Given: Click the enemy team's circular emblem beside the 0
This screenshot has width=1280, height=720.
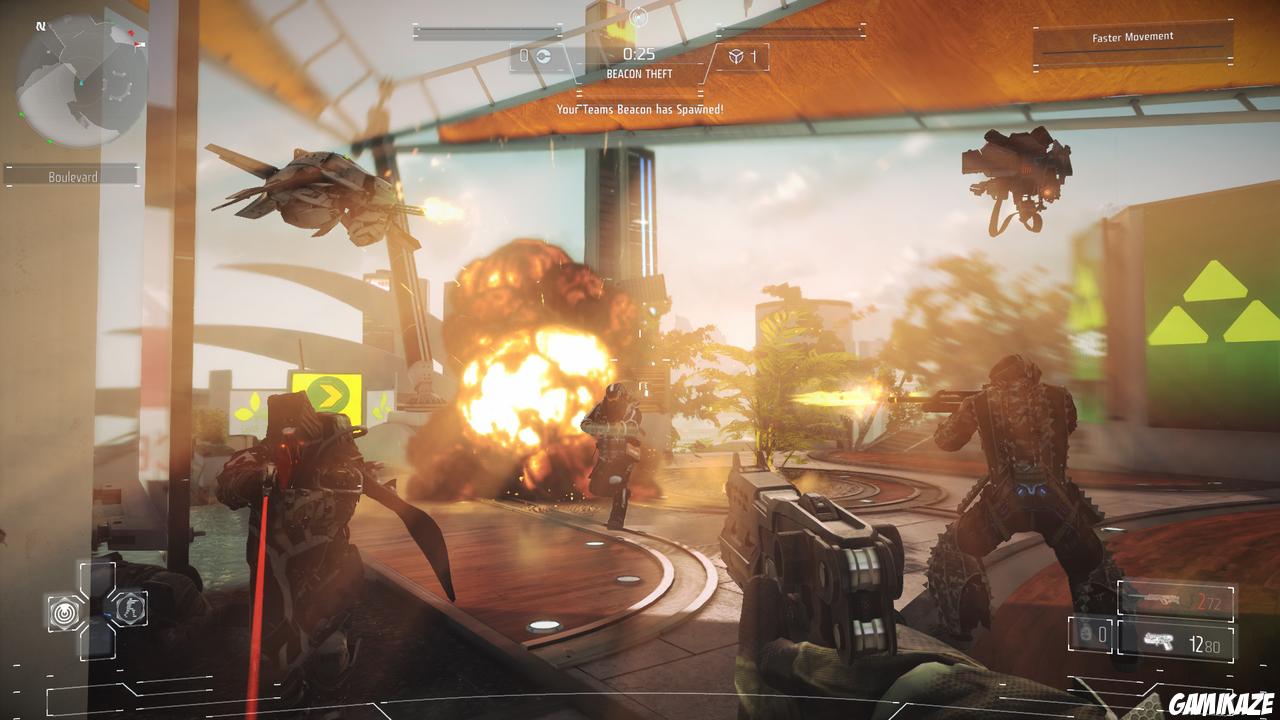Looking at the screenshot, I should coord(542,55).
